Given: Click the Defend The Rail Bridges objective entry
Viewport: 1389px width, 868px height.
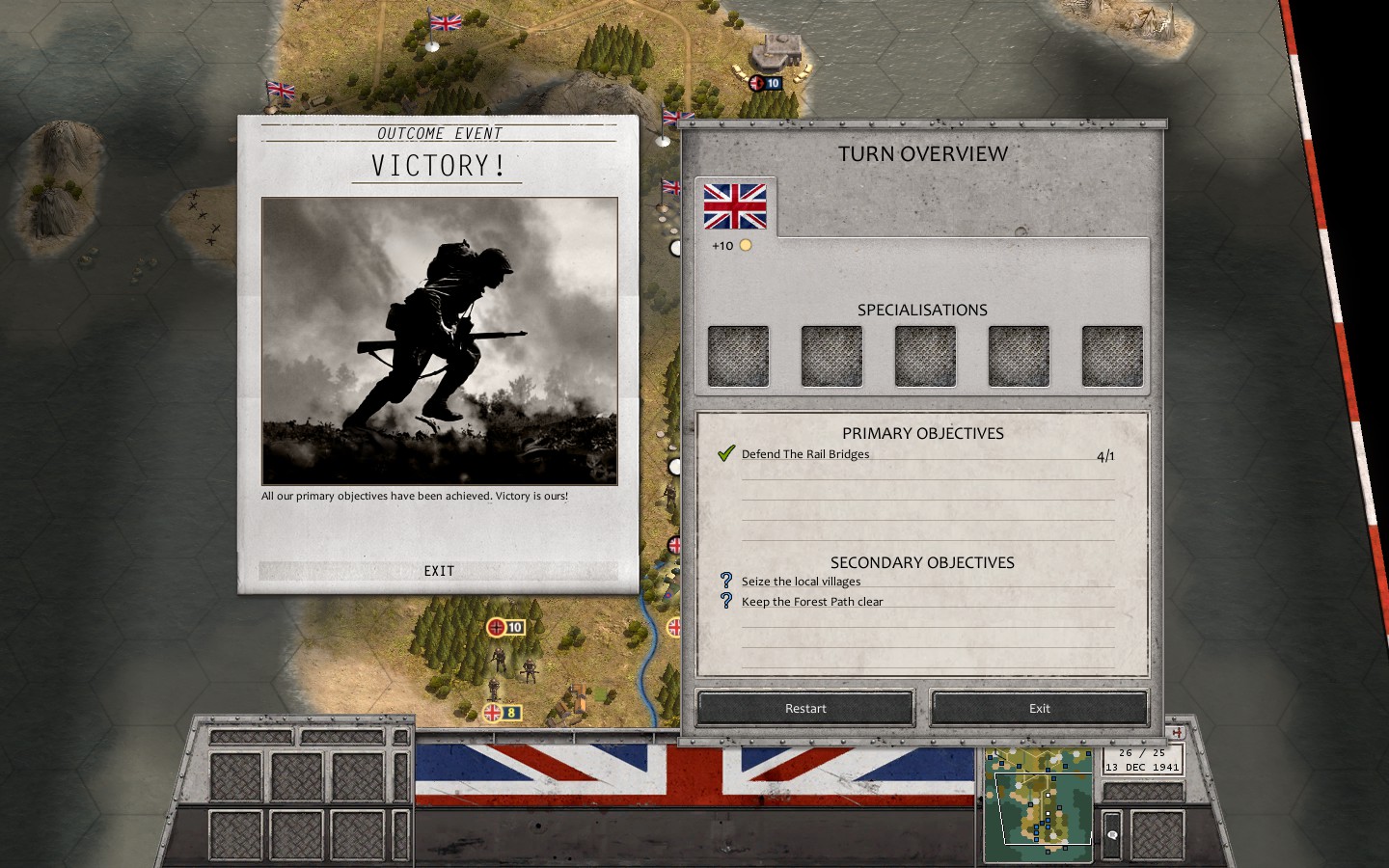Looking at the screenshot, I should [805, 453].
